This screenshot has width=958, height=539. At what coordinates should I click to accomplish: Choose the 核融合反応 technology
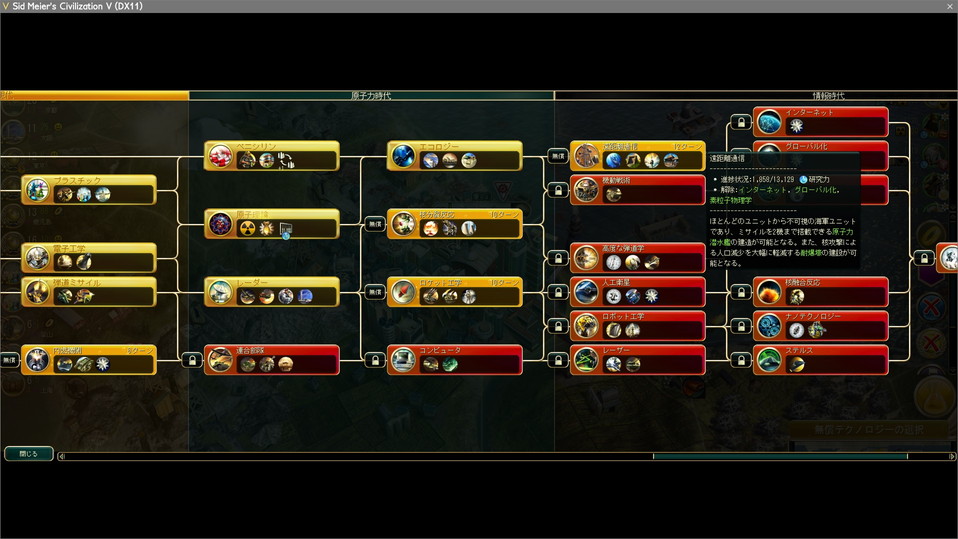[821, 291]
